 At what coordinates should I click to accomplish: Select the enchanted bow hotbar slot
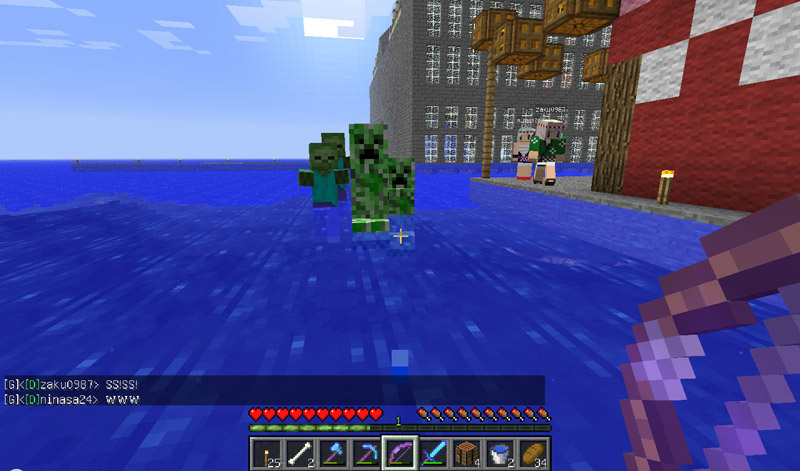tap(398, 453)
